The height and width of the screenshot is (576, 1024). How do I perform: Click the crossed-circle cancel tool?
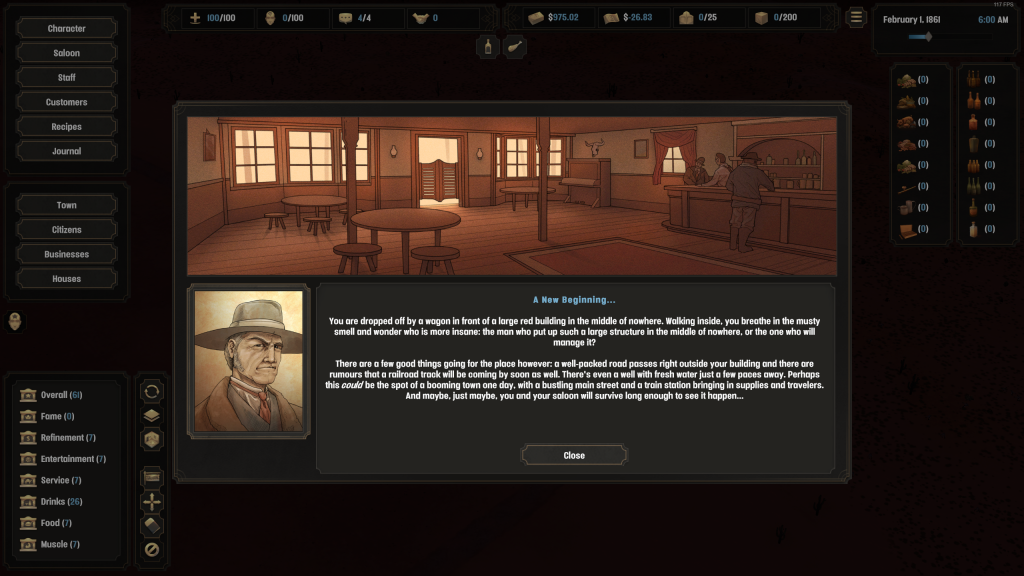[152, 549]
